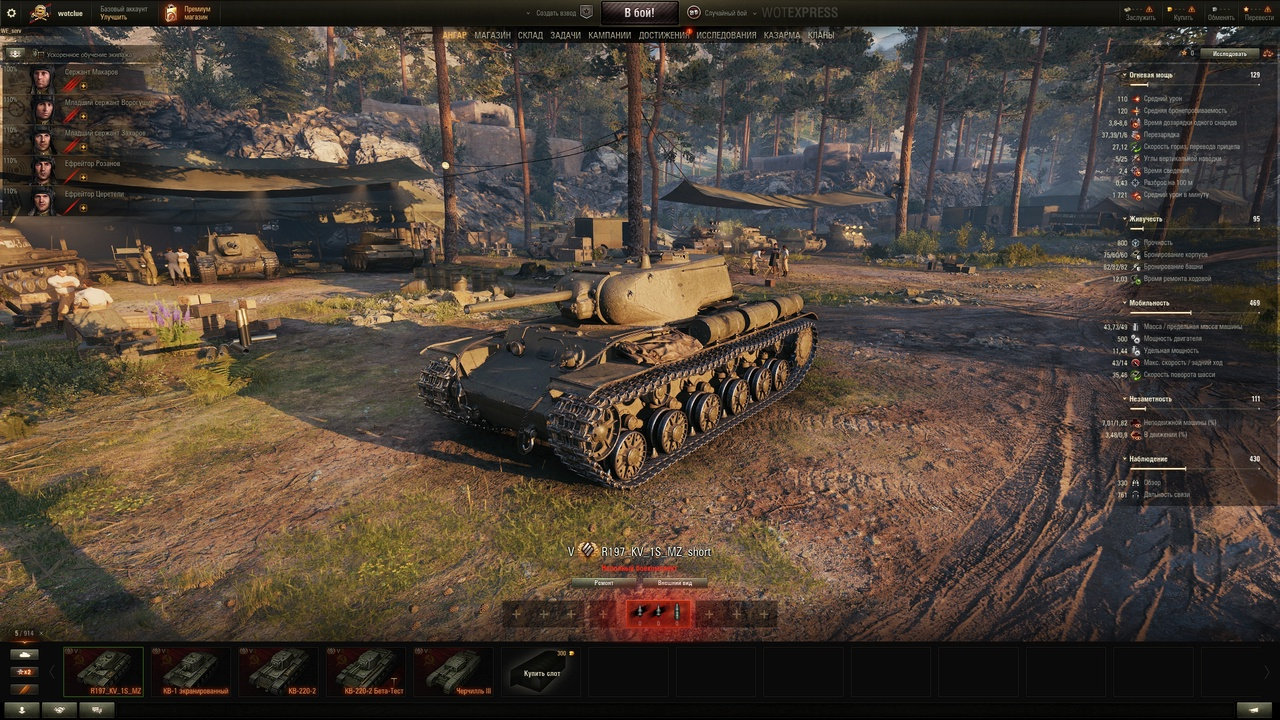Start battle with the В бой! button
The image size is (1280, 720).
pos(639,13)
